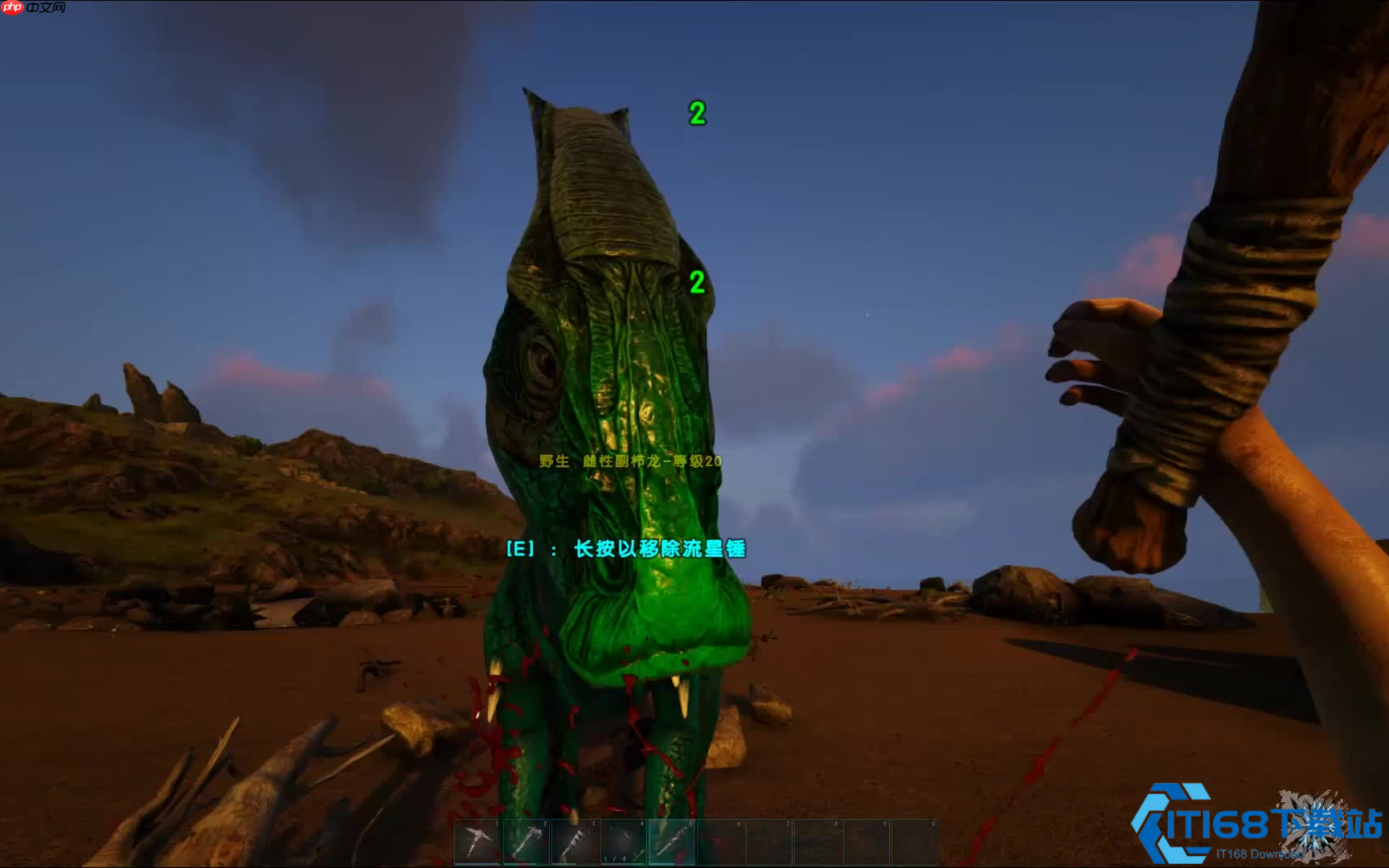Viewport: 1389px width, 868px height.
Task: Equip the stone hatchet in hotbar slot 2
Action: tap(527, 842)
